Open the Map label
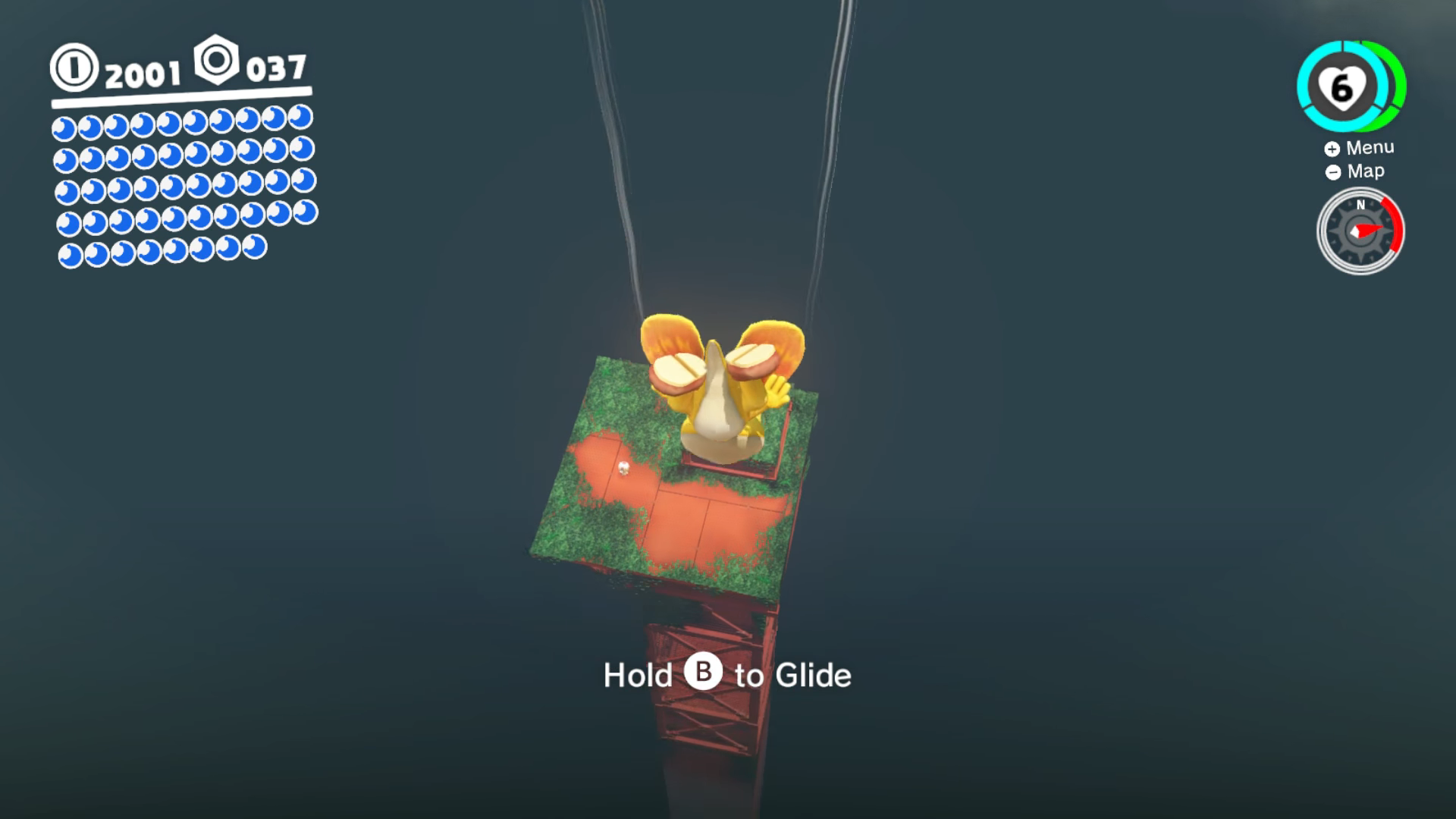 pyautogui.click(x=1365, y=171)
